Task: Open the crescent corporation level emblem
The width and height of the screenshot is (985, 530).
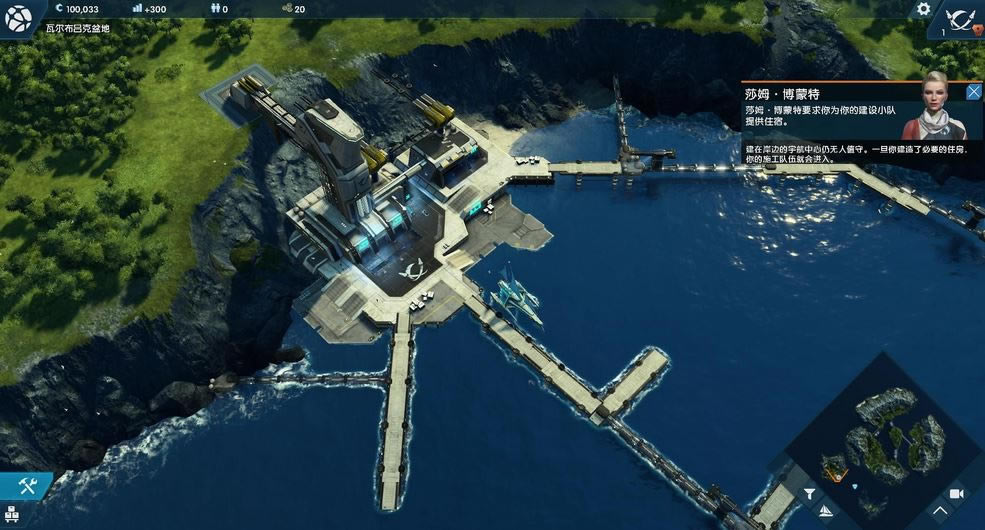Action: pyautogui.click(x=964, y=20)
